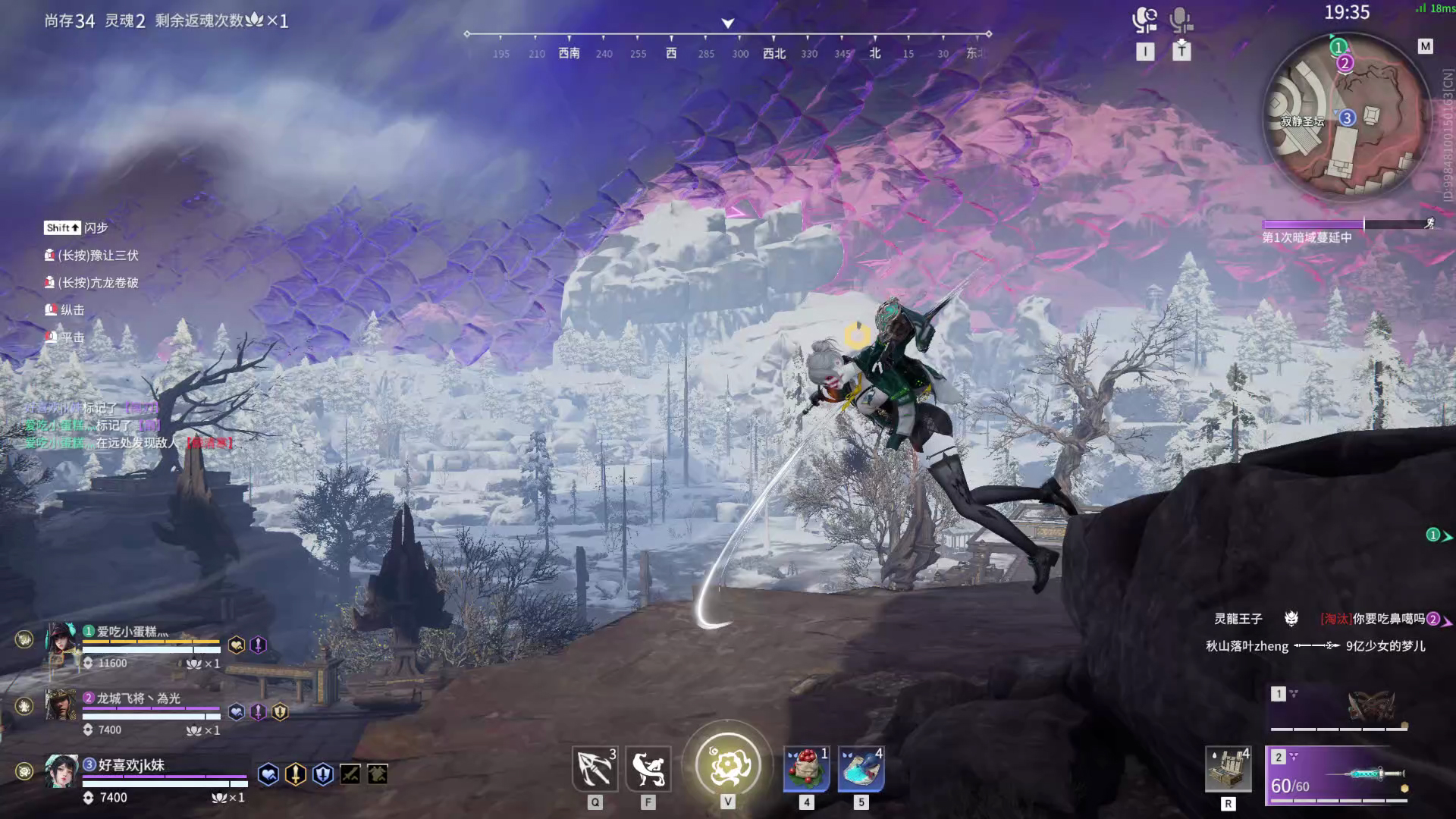The width and height of the screenshot is (1456, 819).
Task: Select teammate 龙城飞将 portrait
Action: 61,706
